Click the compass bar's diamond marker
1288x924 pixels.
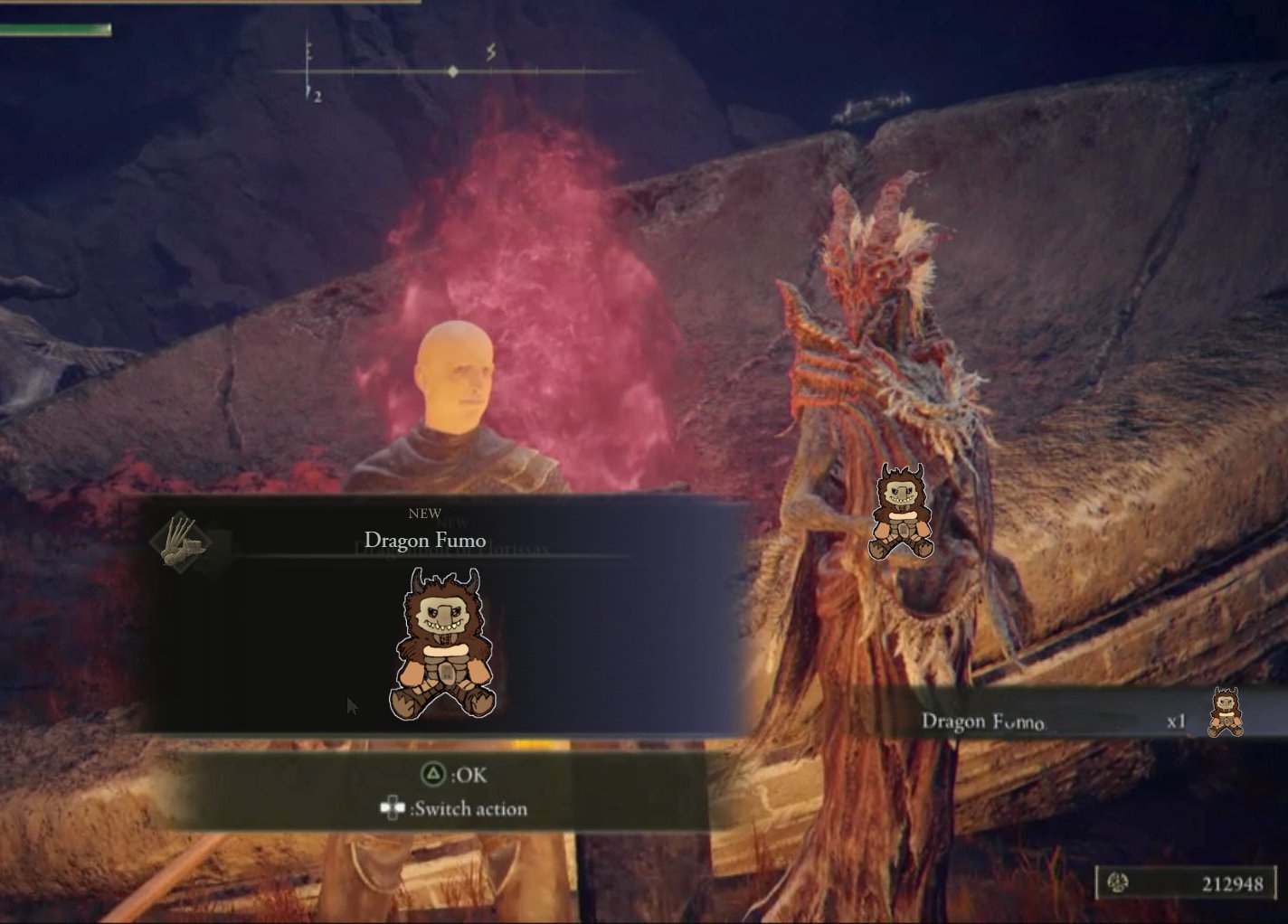pos(453,71)
